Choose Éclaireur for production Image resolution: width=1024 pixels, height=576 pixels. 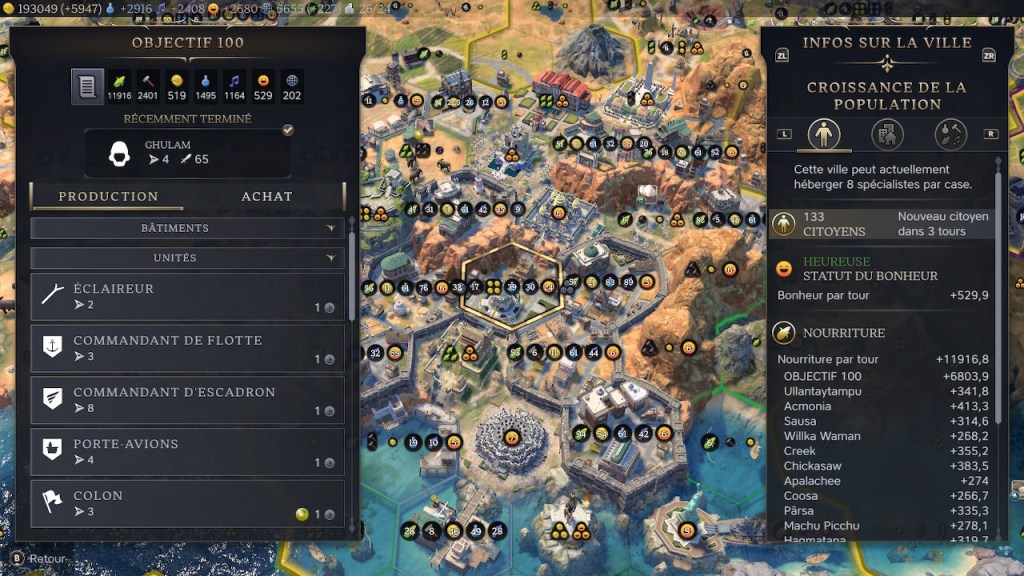(188, 297)
